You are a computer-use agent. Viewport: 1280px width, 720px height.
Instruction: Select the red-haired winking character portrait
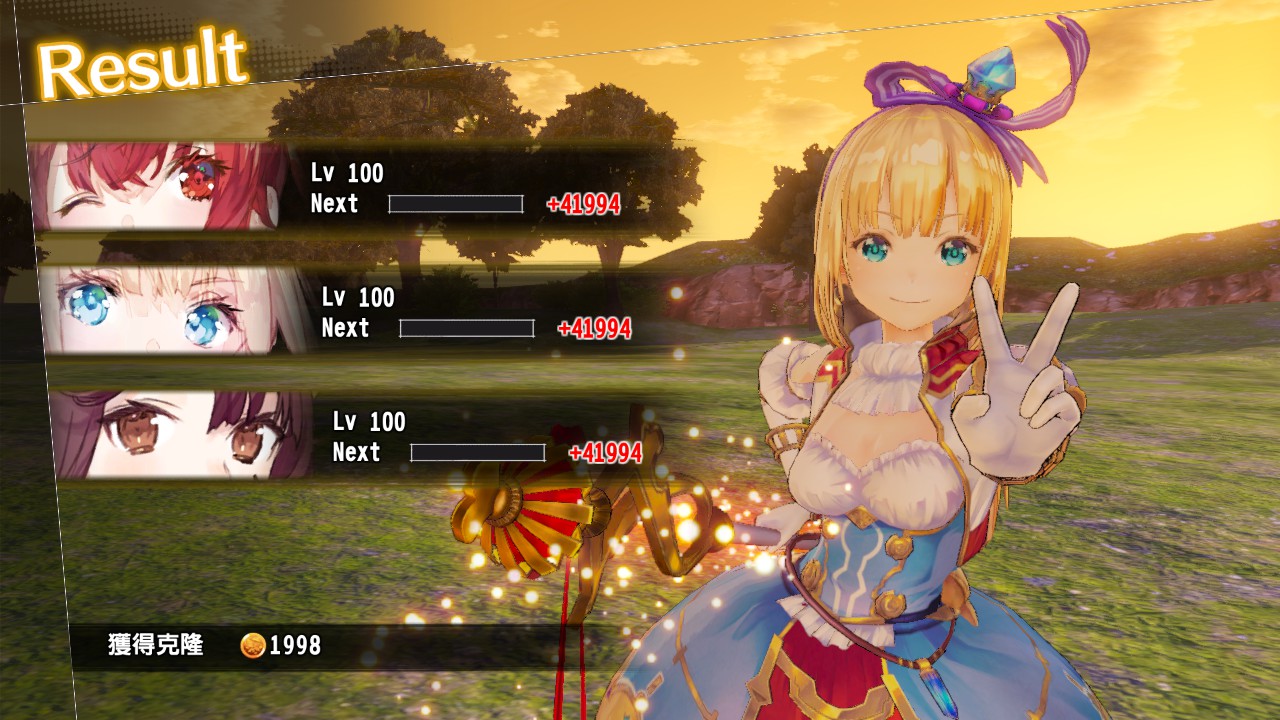[x=160, y=187]
